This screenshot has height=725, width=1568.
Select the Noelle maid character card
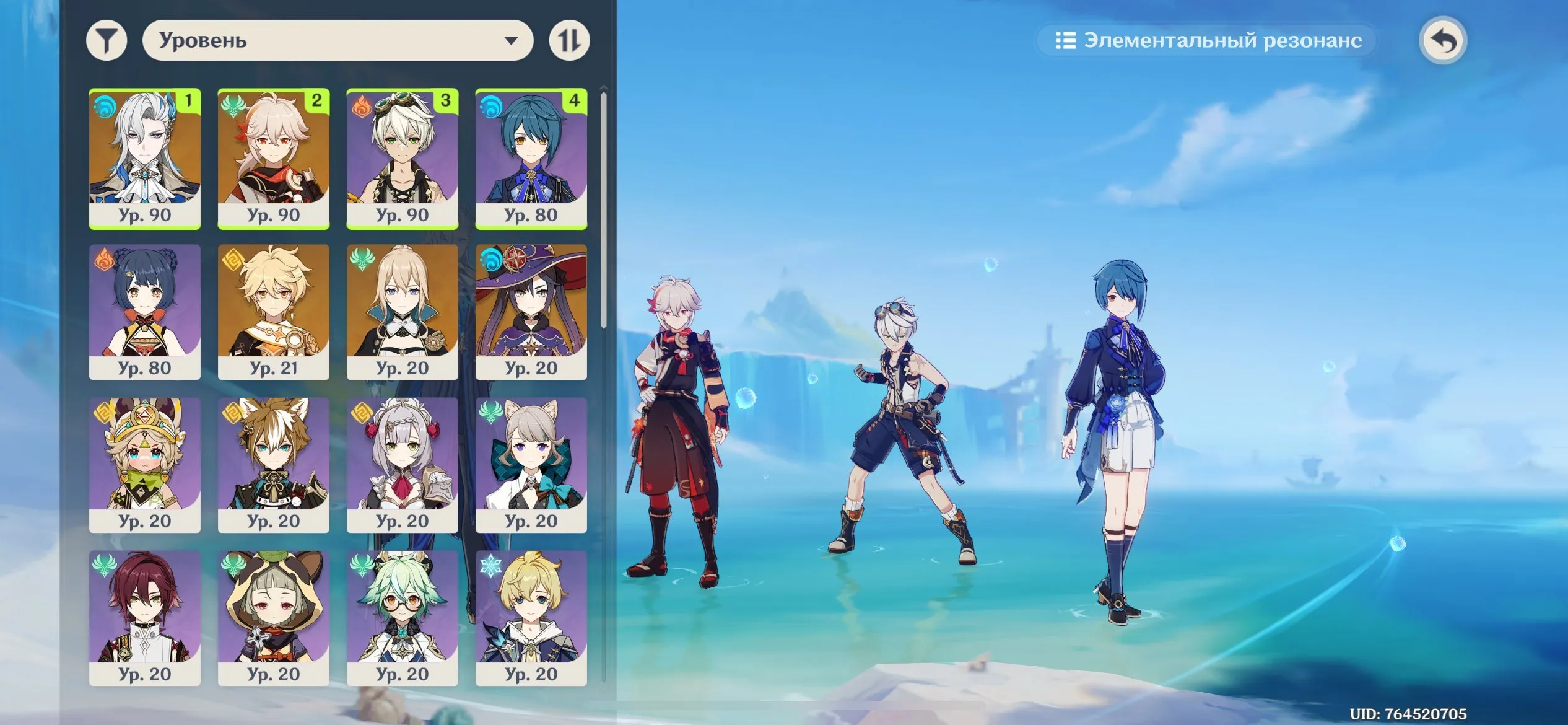[x=404, y=465]
